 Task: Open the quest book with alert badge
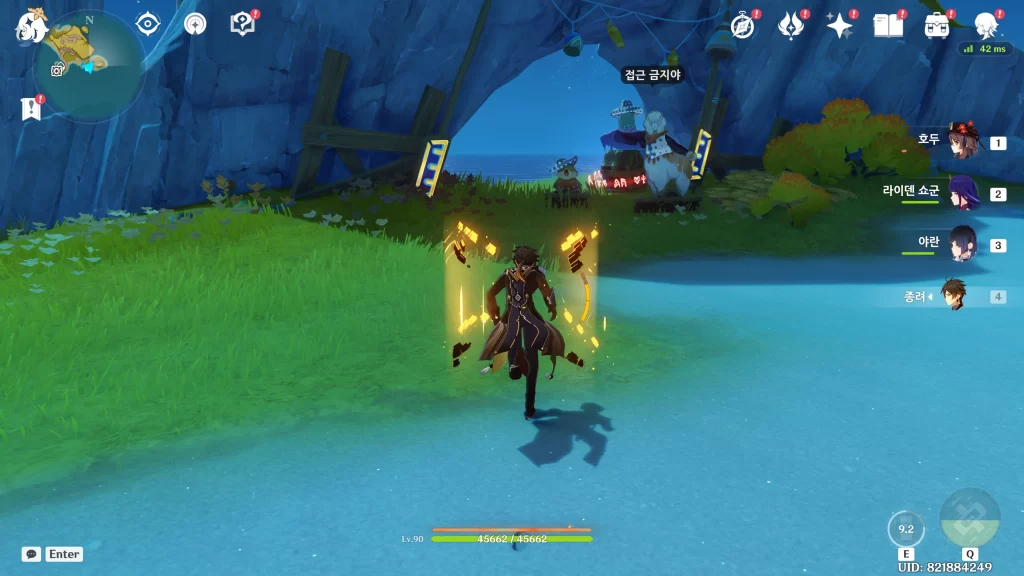pyautogui.click(x=243, y=24)
